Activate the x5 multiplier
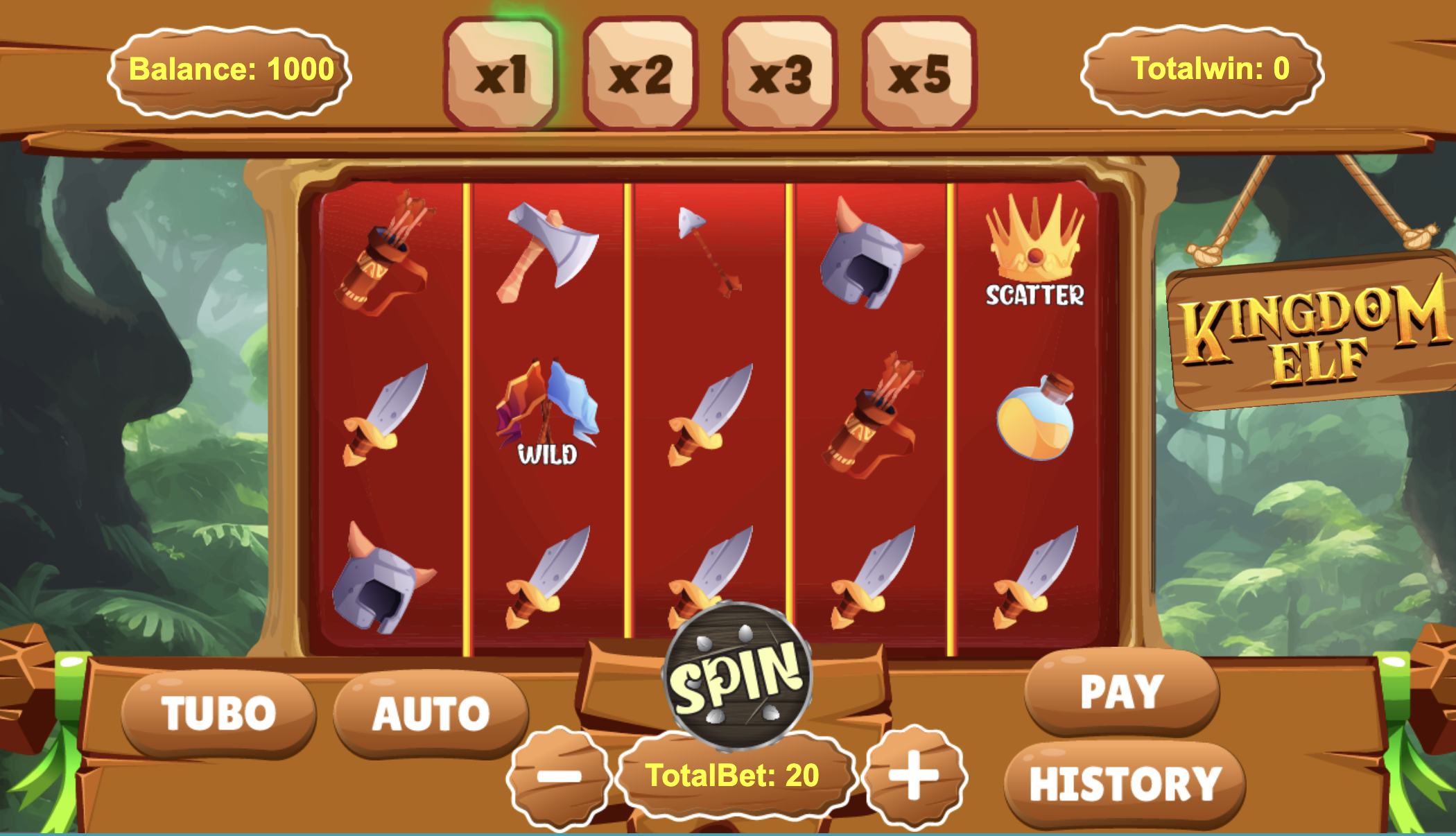The image size is (1456, 836). tap(919, 74)
